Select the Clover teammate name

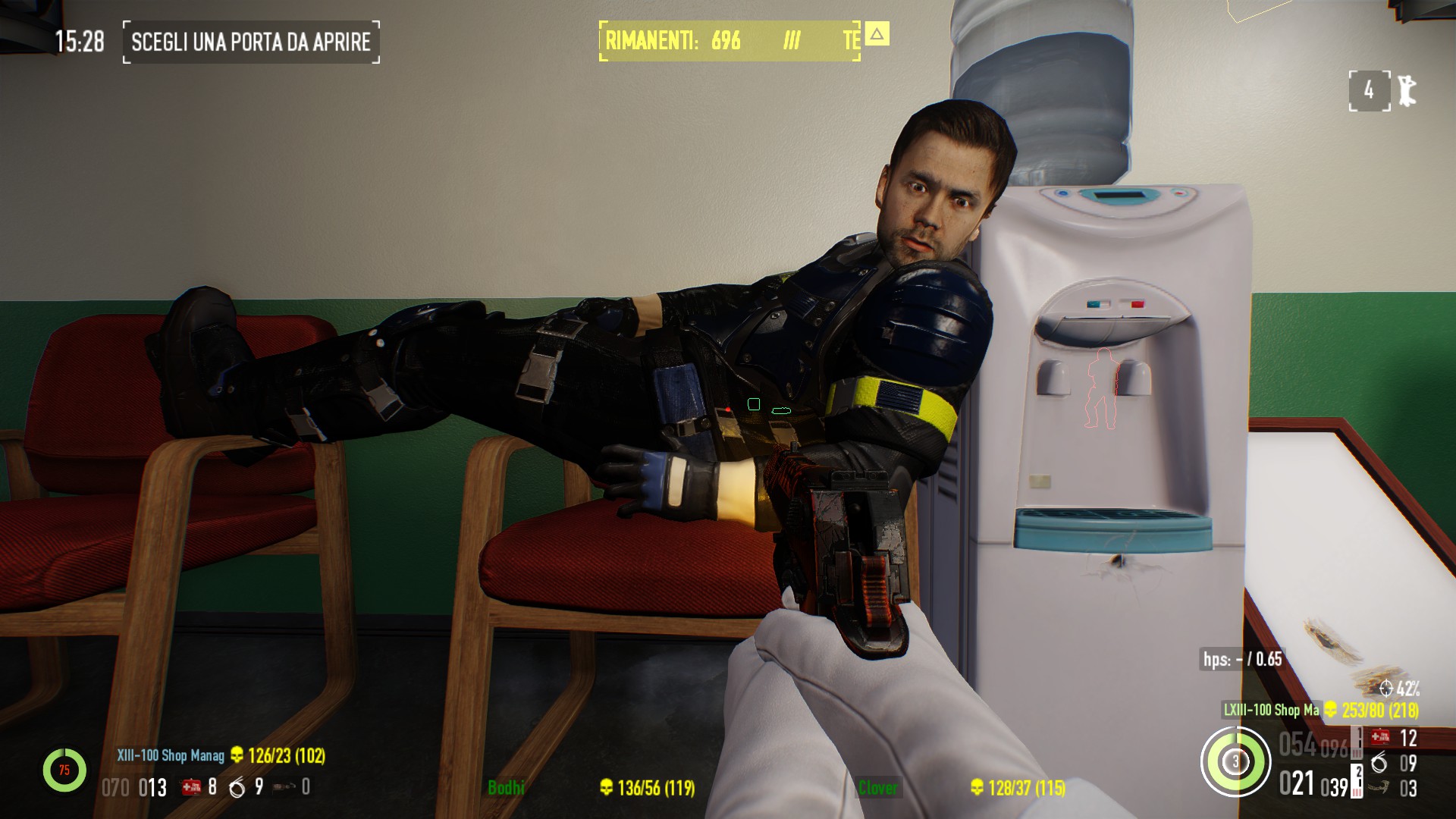pos(877,788)
